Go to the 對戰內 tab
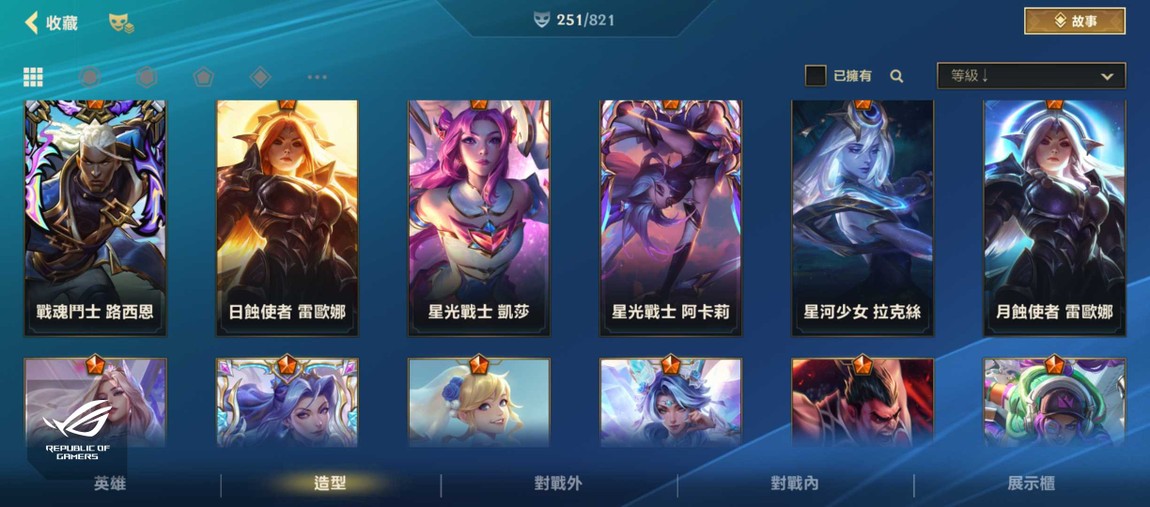 point(795,484)
